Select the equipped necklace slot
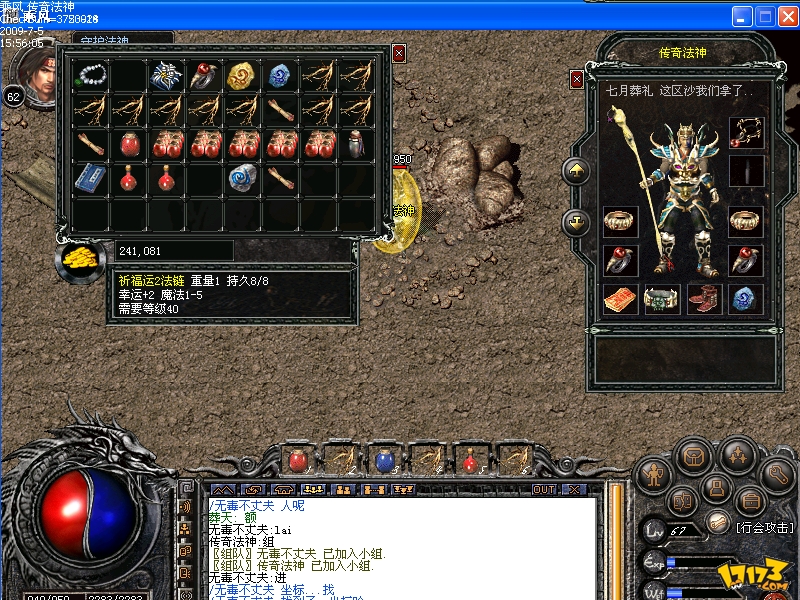 pos(746,129)
